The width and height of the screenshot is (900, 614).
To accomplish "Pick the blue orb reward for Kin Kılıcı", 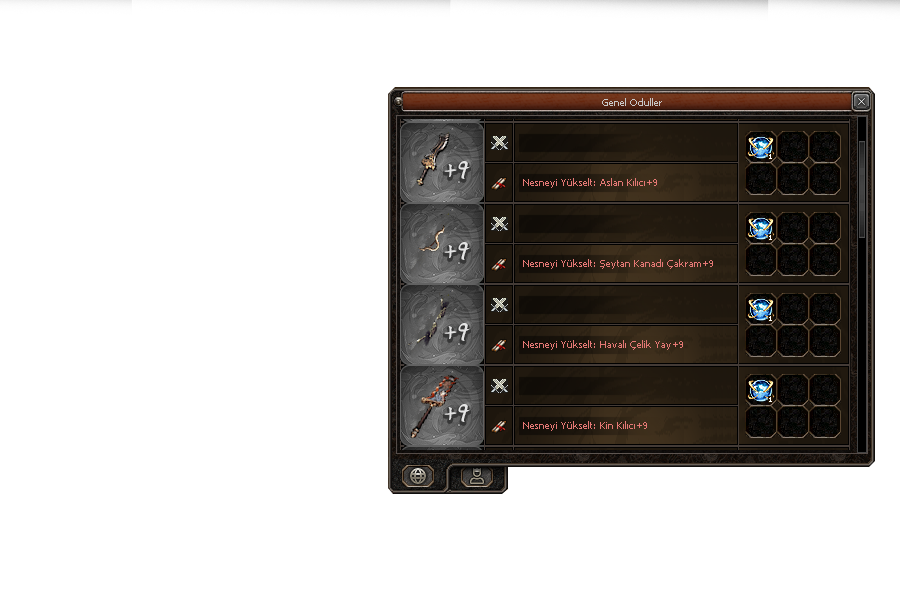I will click(x=761, y=390).
